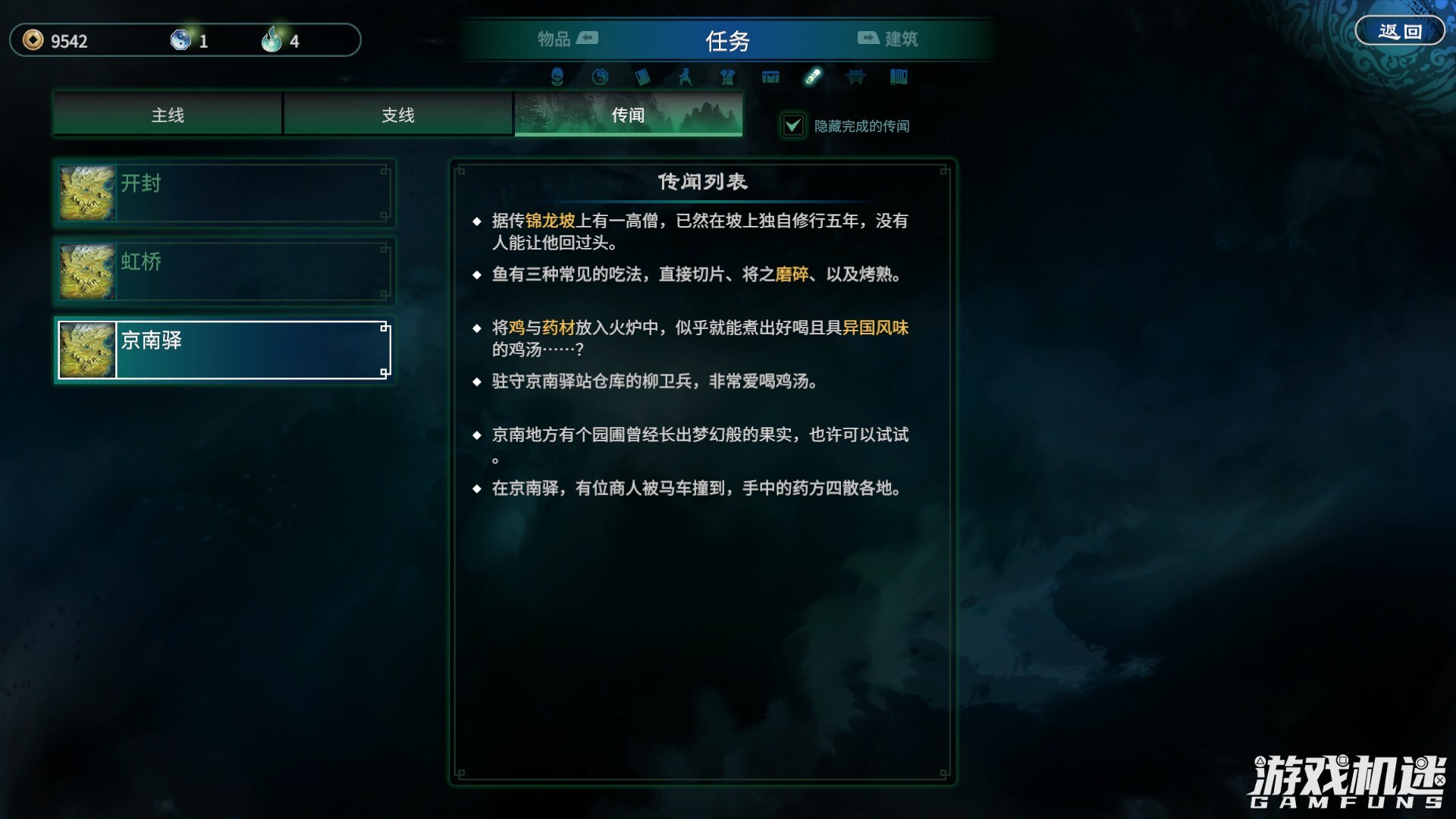Click the coin currency counter display
1456x819 pixels.
(x=61, y=42)
